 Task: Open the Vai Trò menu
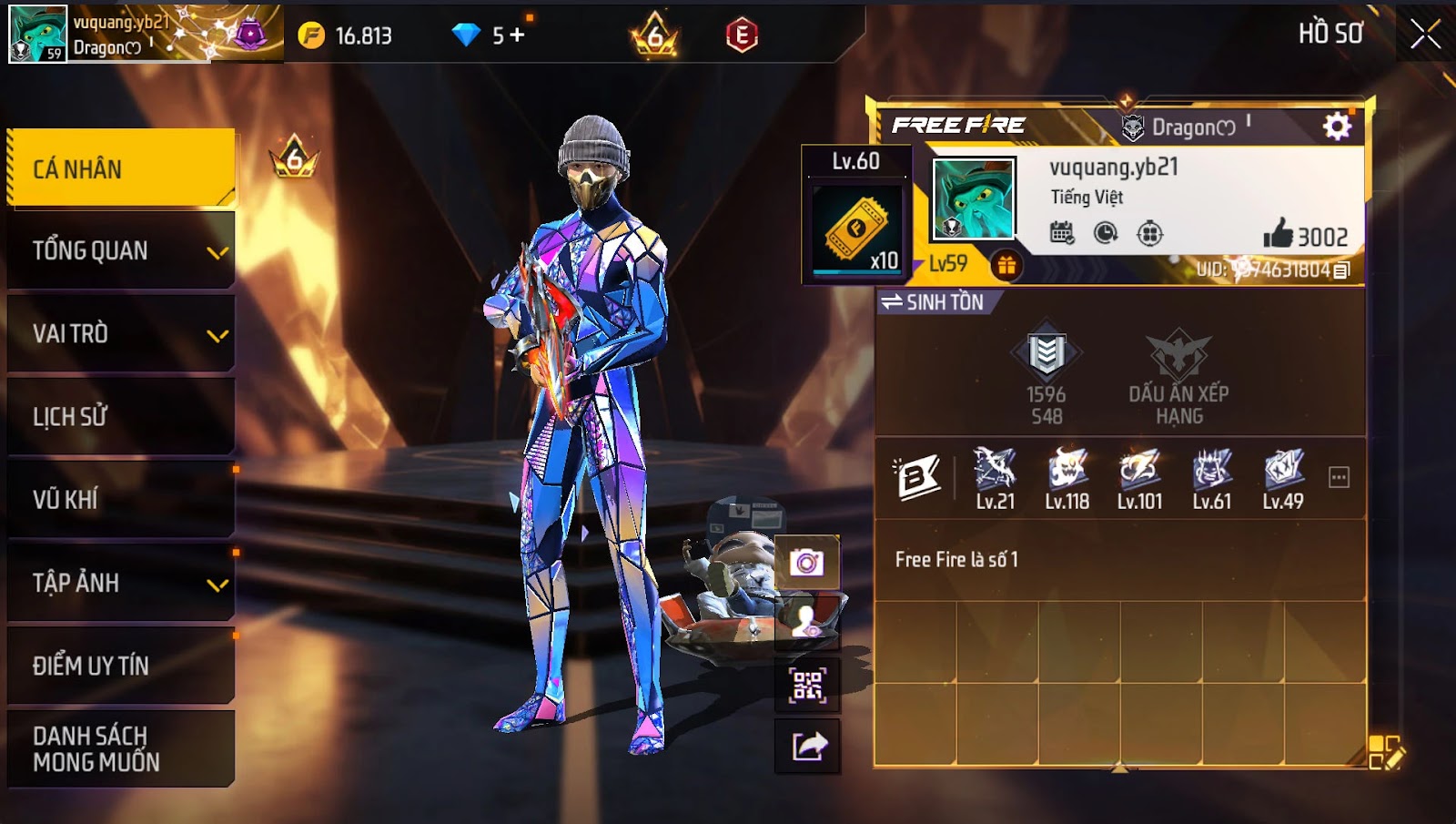click(120, 334)
